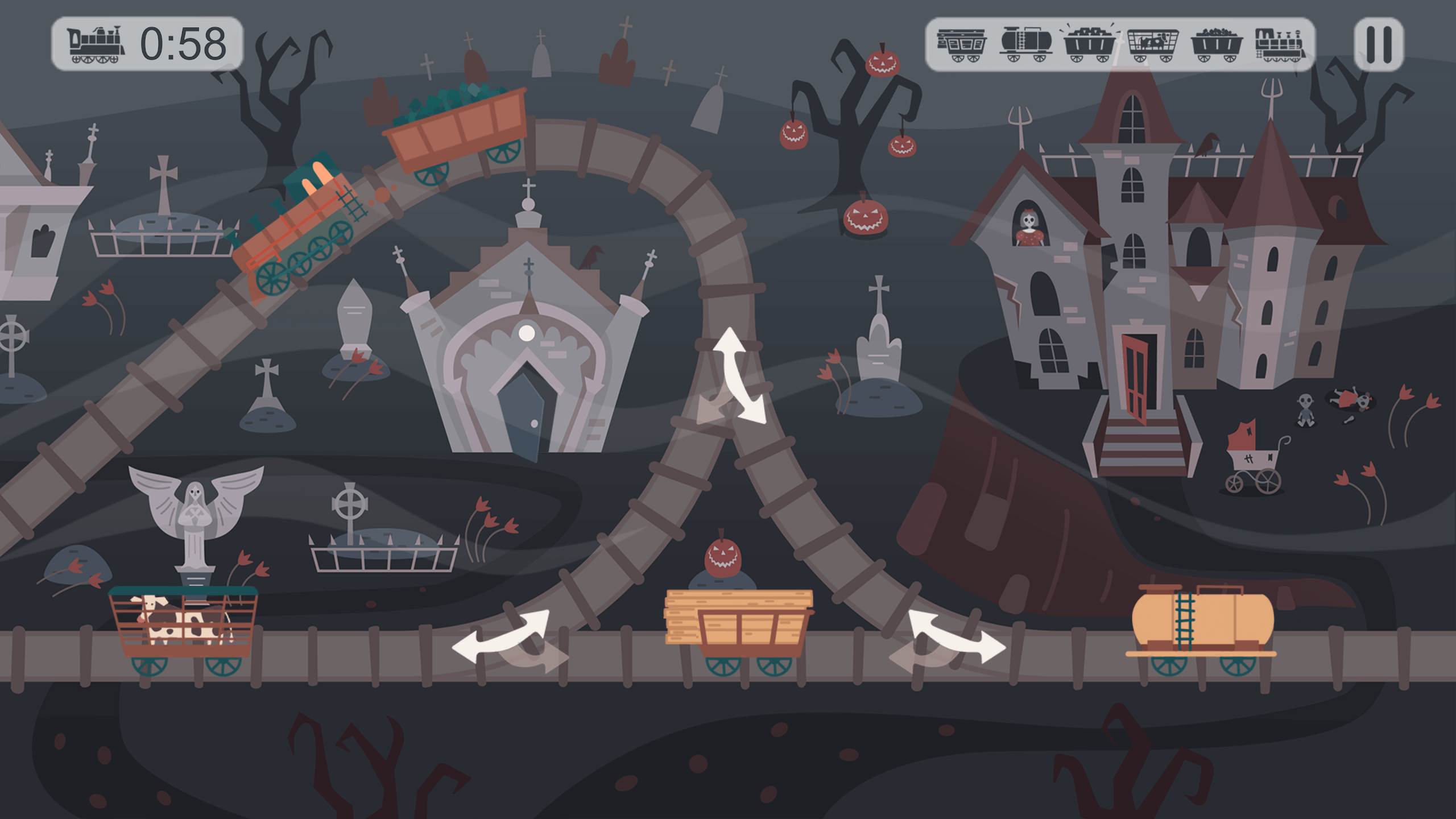Image resolution: width=1456 pixels, height=819 pixels.
Task: Click the sequence checklist bar at top right
Action: [x=1120, y=44]
